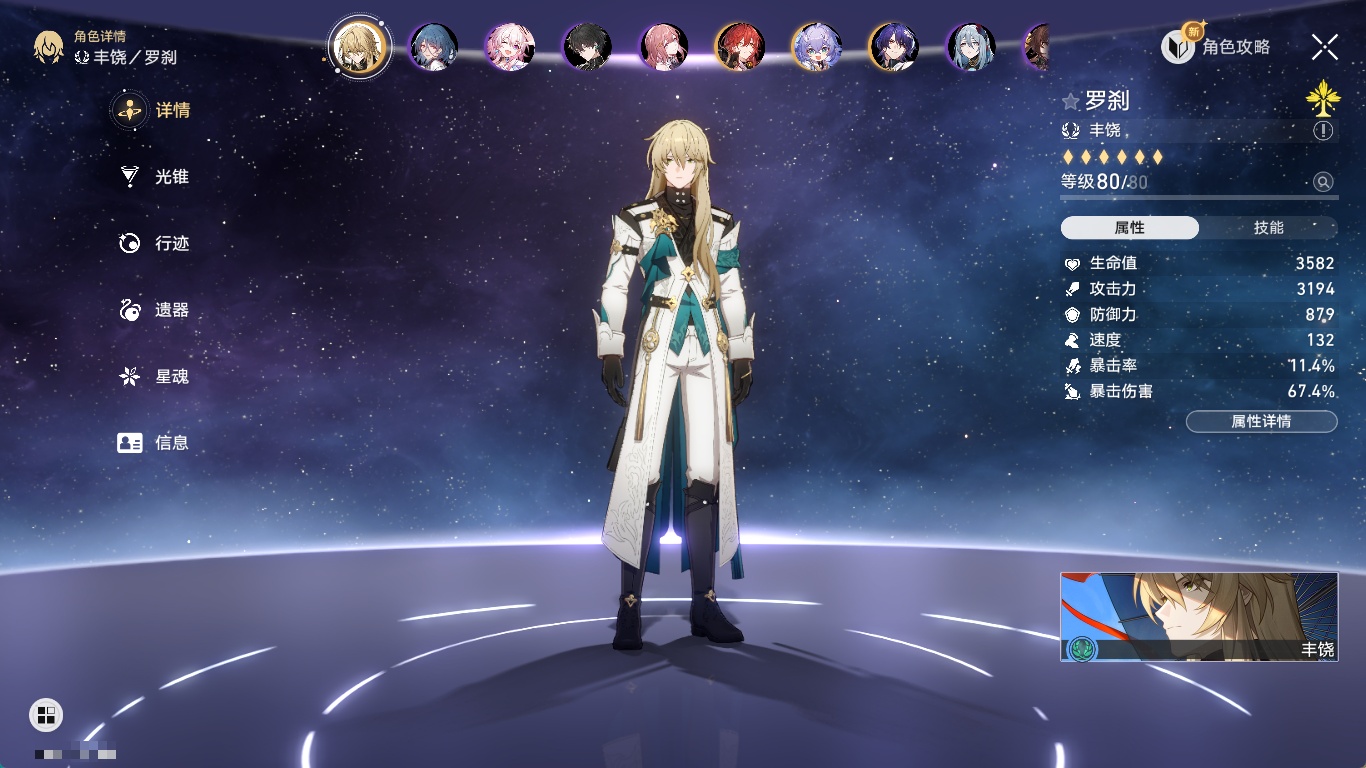The image size is (1366, 768).
Task: Switch to the 技能 skills tab
Action: [x=1268, y=228]
